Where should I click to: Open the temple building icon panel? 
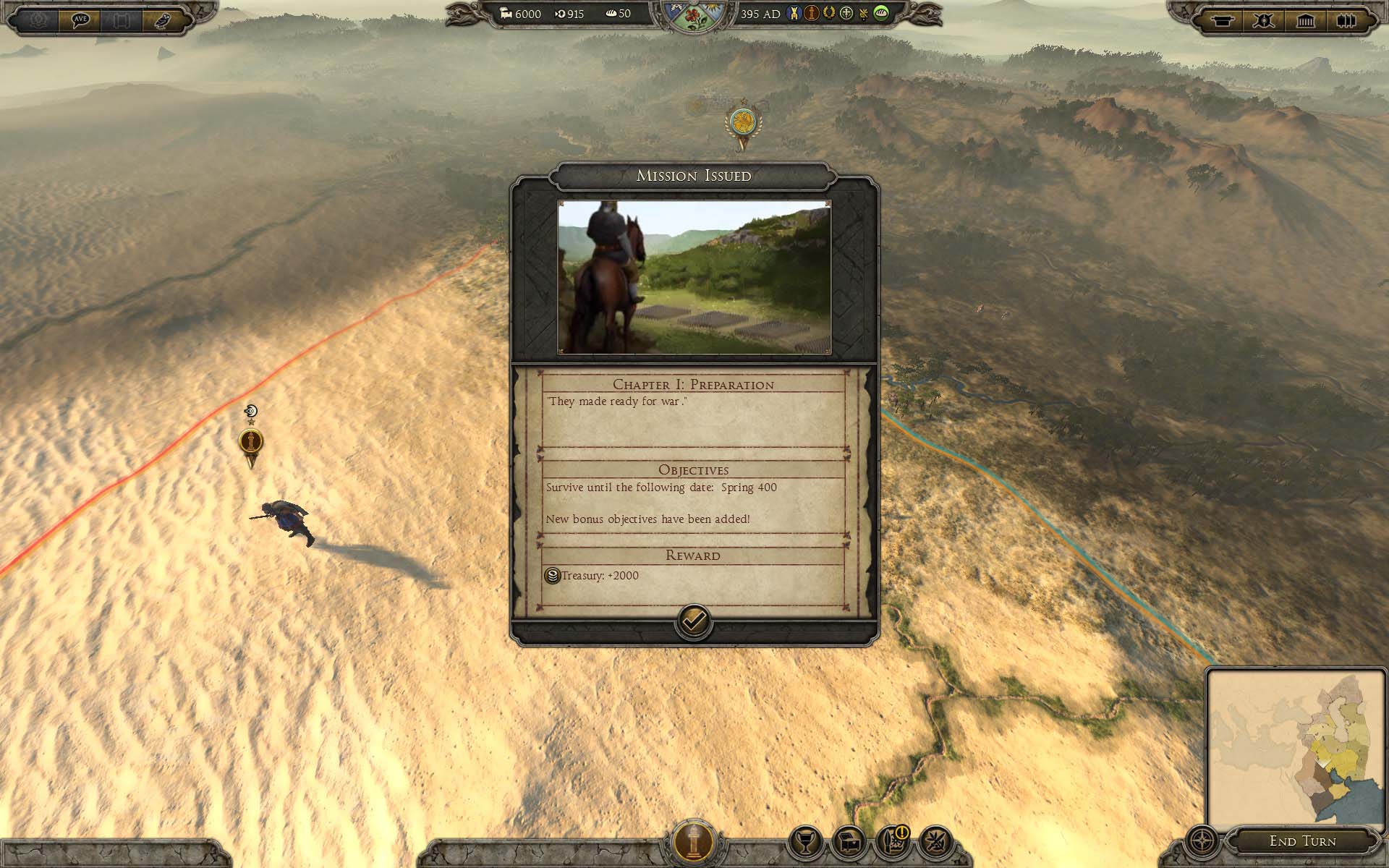coord(1305,20)
